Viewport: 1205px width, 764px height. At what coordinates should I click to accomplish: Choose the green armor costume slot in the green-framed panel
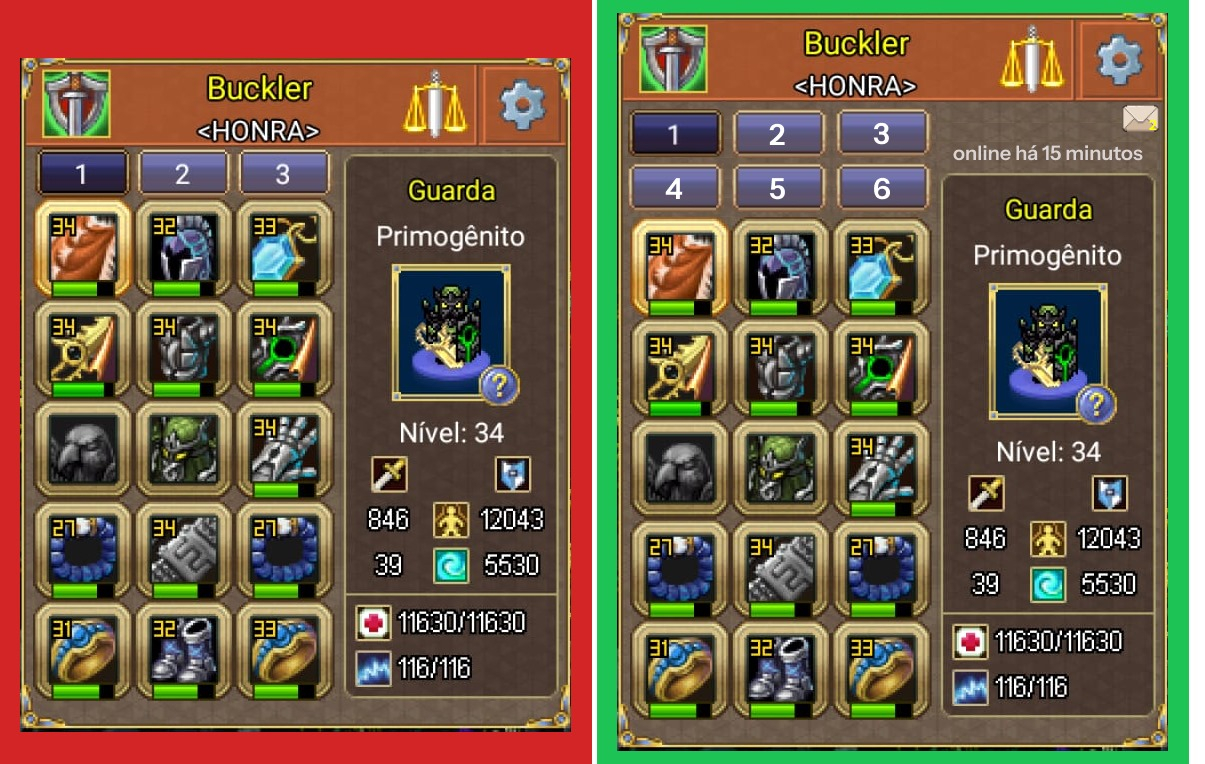[x=778, y=468]
